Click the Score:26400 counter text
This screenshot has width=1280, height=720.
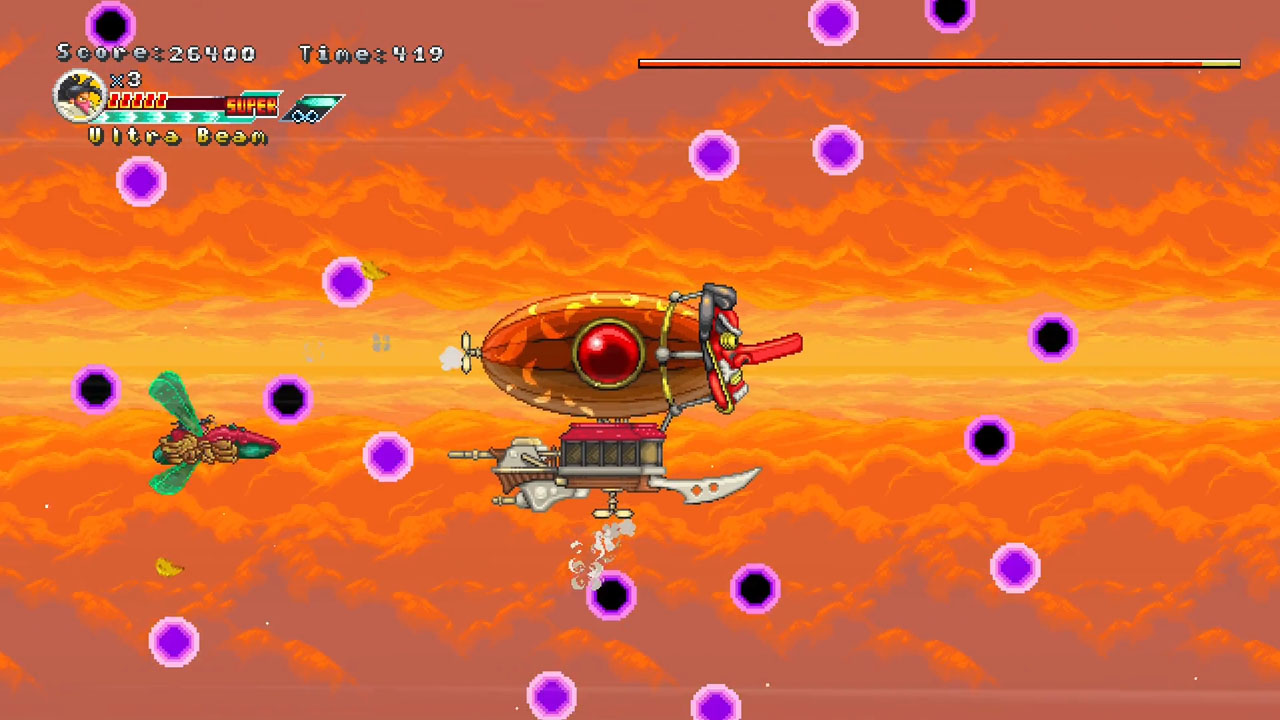pos(155,54)
